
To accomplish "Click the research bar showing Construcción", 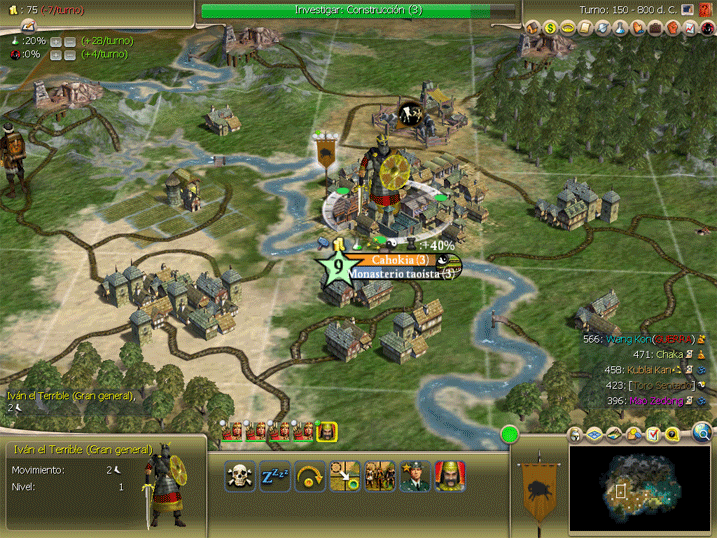I will [358, 9].
